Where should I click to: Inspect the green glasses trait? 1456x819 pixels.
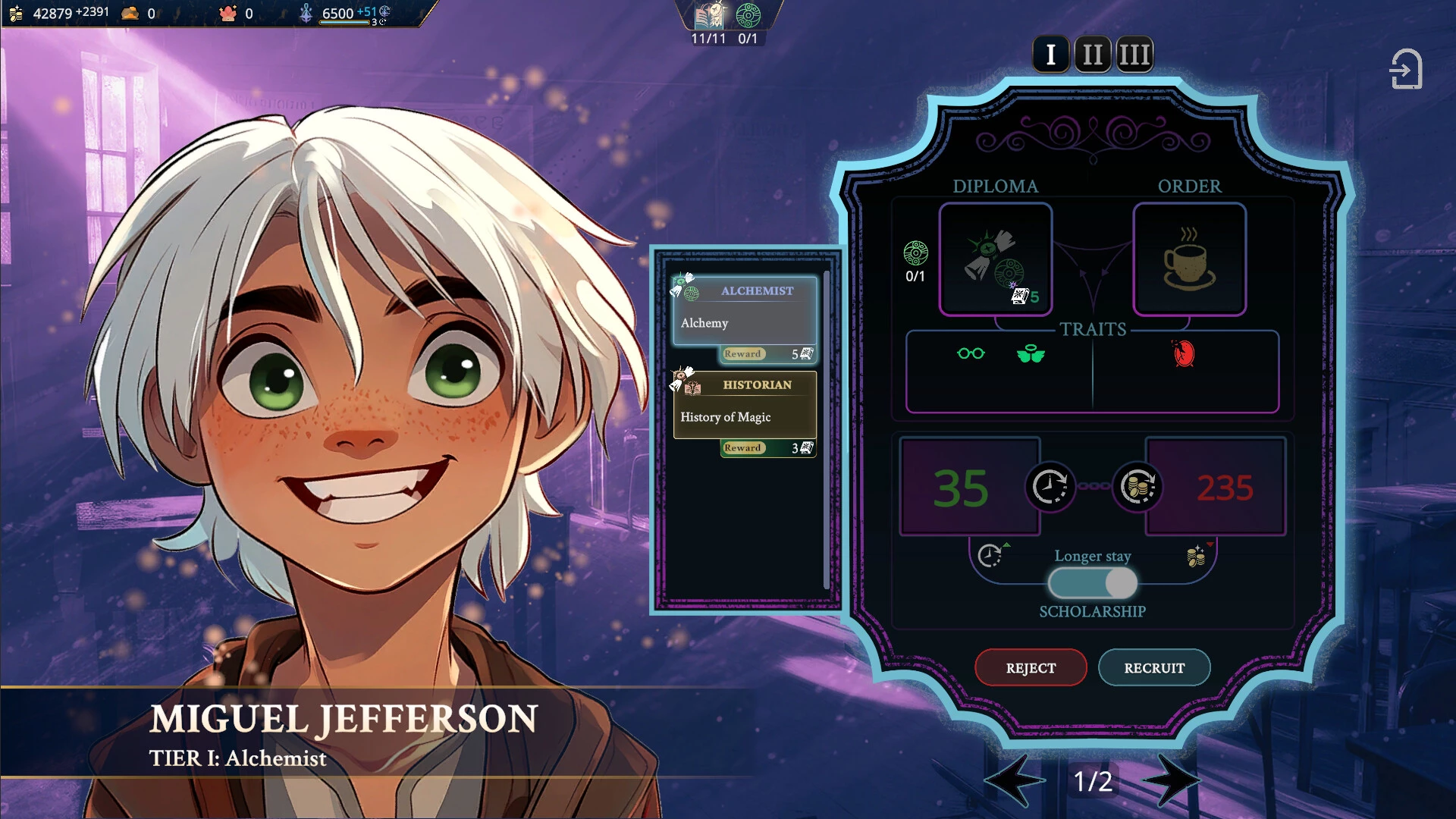pos(971,353)
